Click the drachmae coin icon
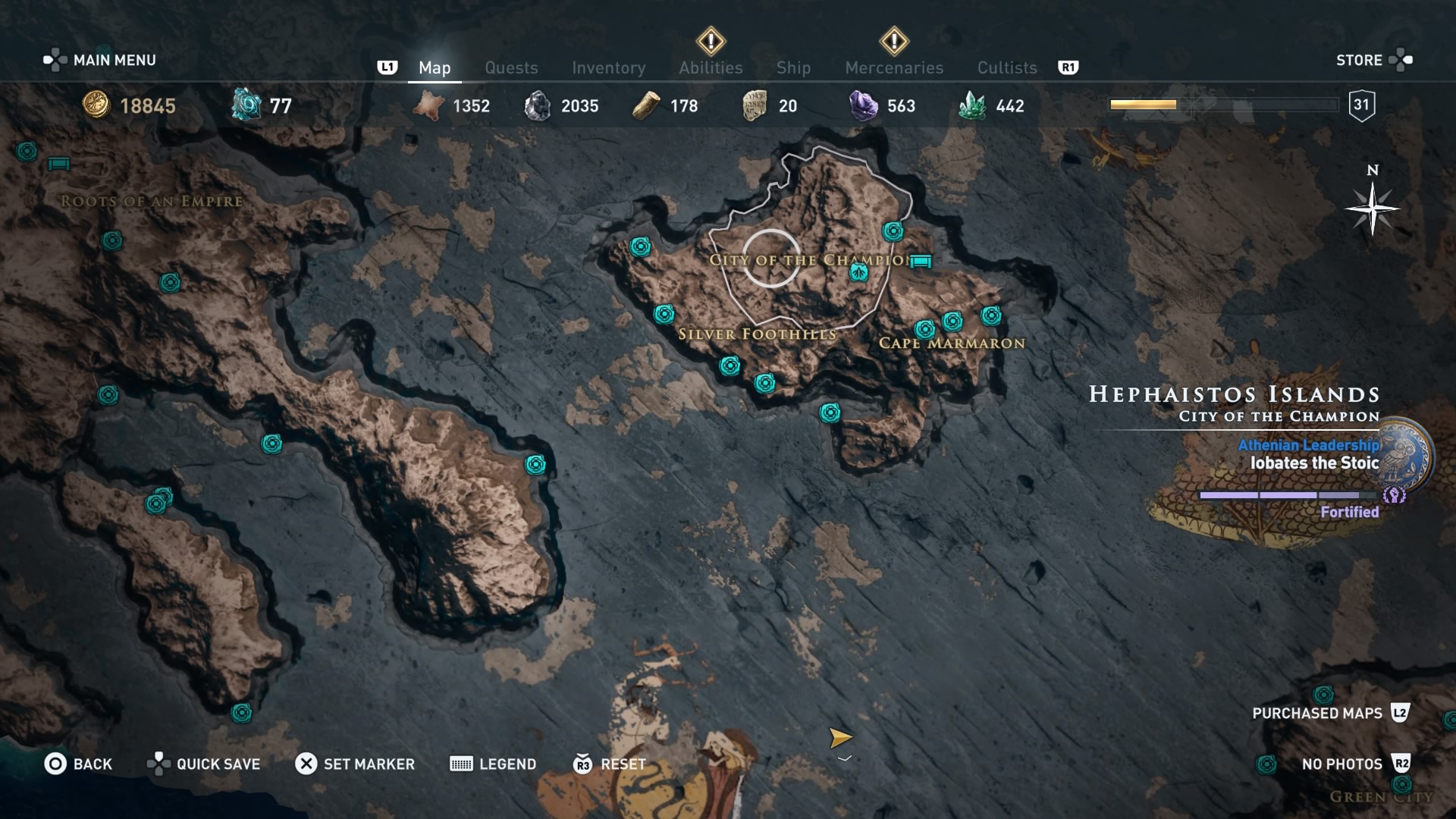 pyautogui.click(x=96, y=106)
